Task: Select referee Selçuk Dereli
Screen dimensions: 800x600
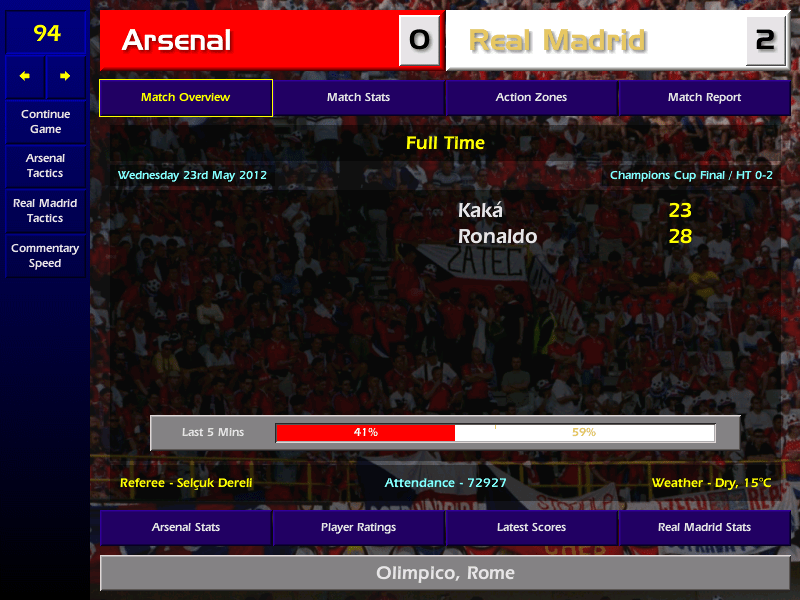Action: pos(186,483)
